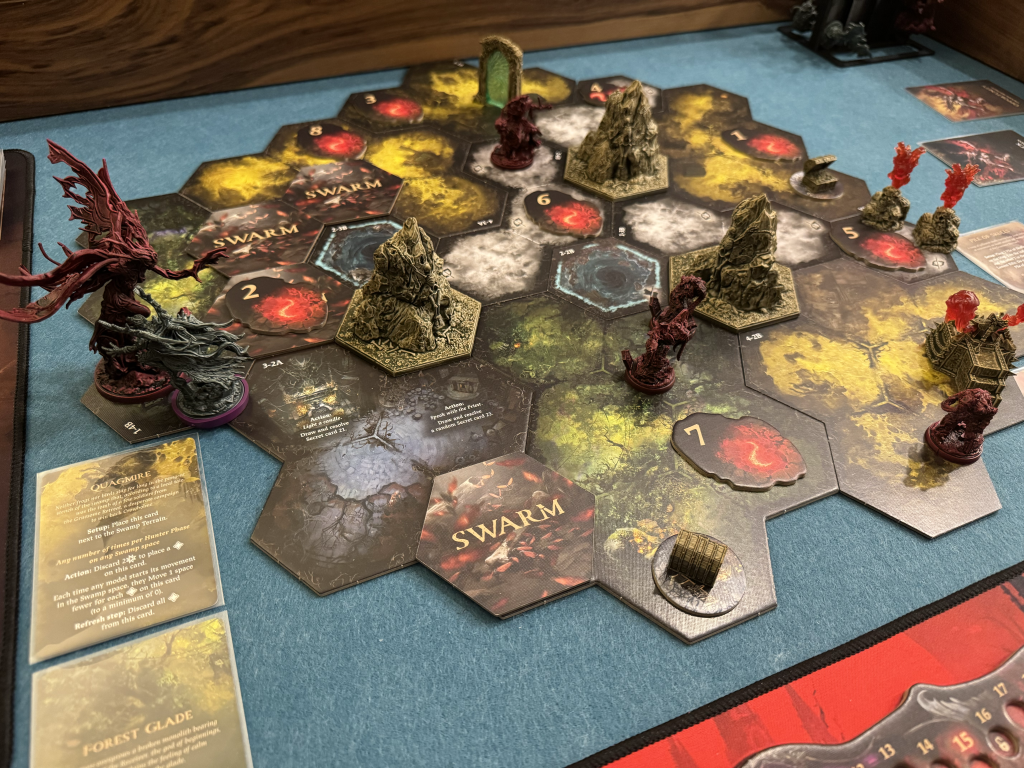Image resolution: width=1024 pixels, height=768 pixels.
Task: Select the red spawn token numbered 7
Action: point(738,451)
